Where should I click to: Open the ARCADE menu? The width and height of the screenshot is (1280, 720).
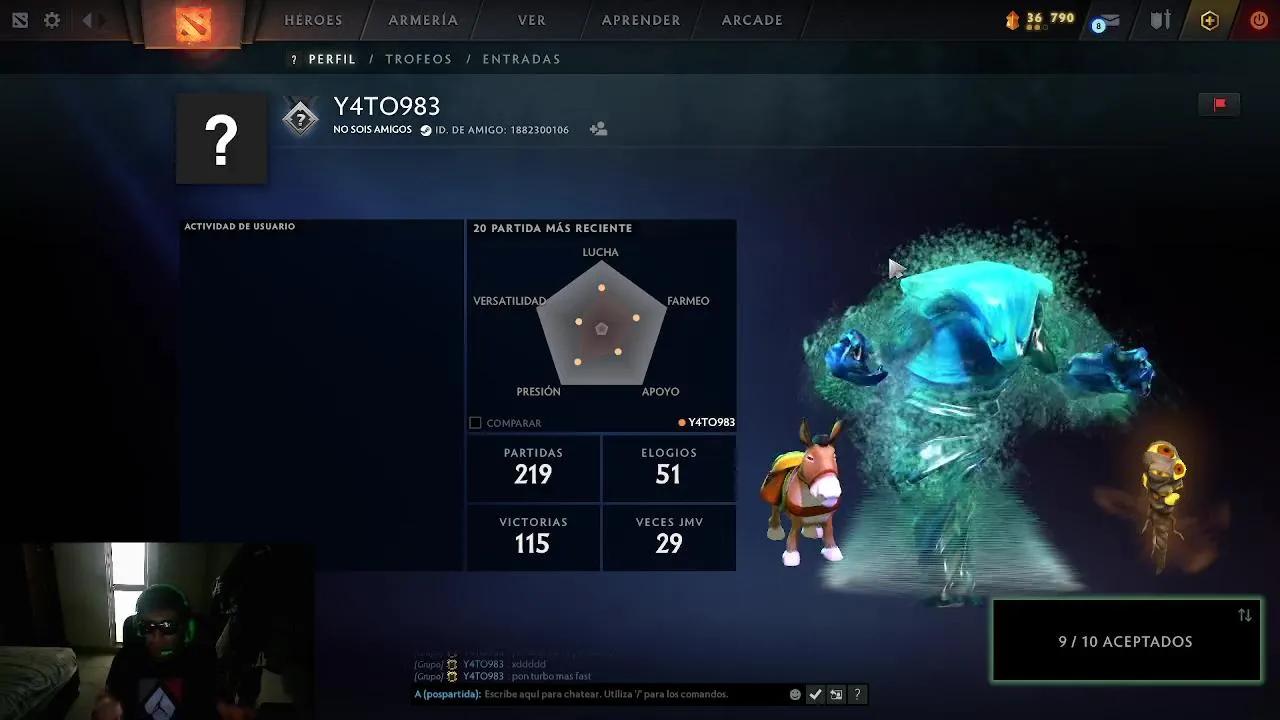[751, 19]
